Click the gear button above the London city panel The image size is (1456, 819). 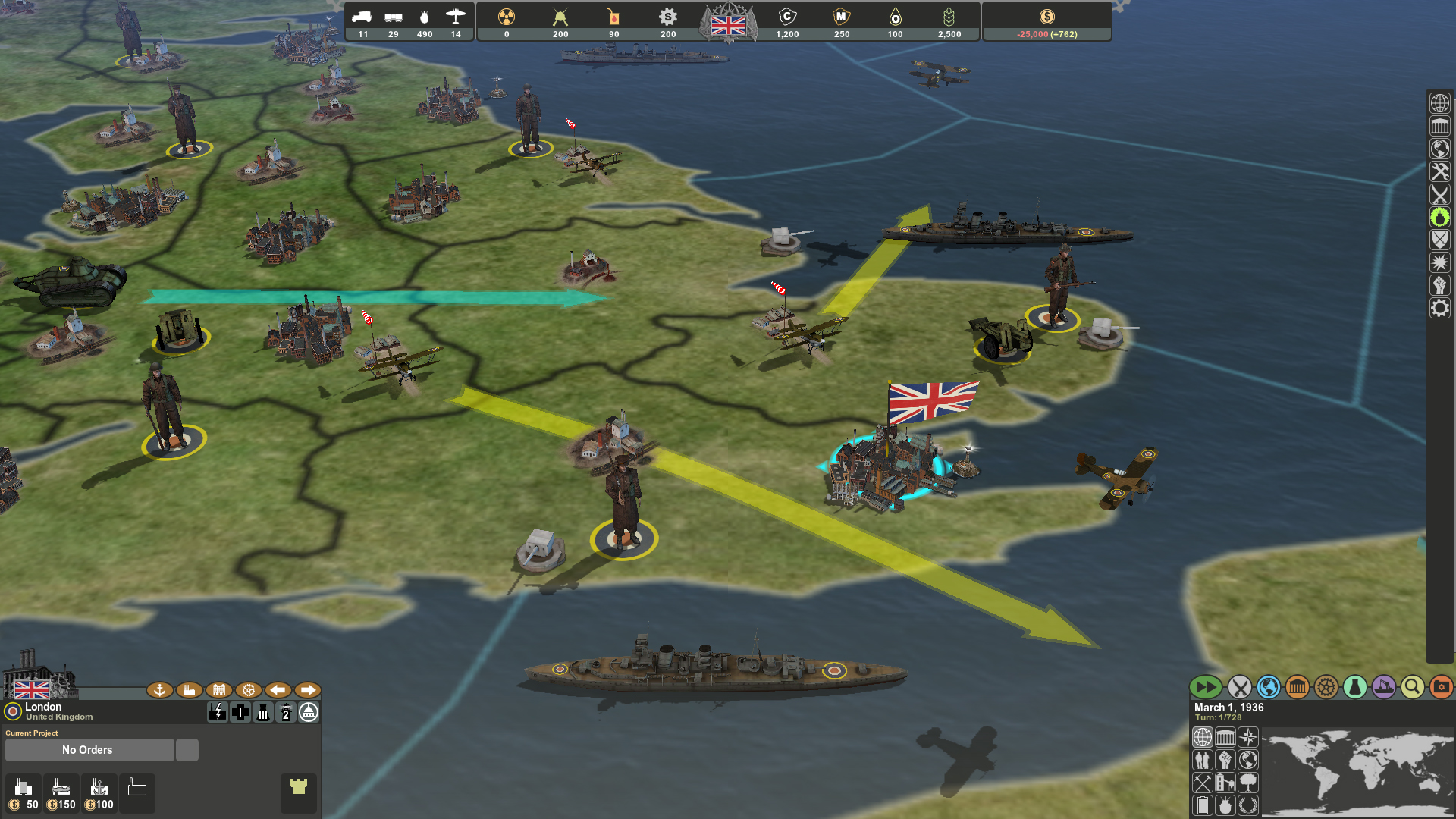click(249, 690)
